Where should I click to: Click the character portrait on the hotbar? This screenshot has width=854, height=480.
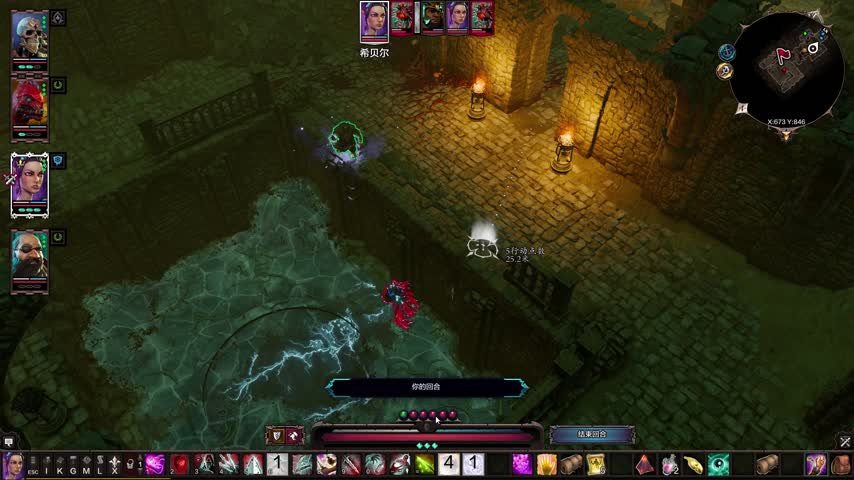[13, 464]
